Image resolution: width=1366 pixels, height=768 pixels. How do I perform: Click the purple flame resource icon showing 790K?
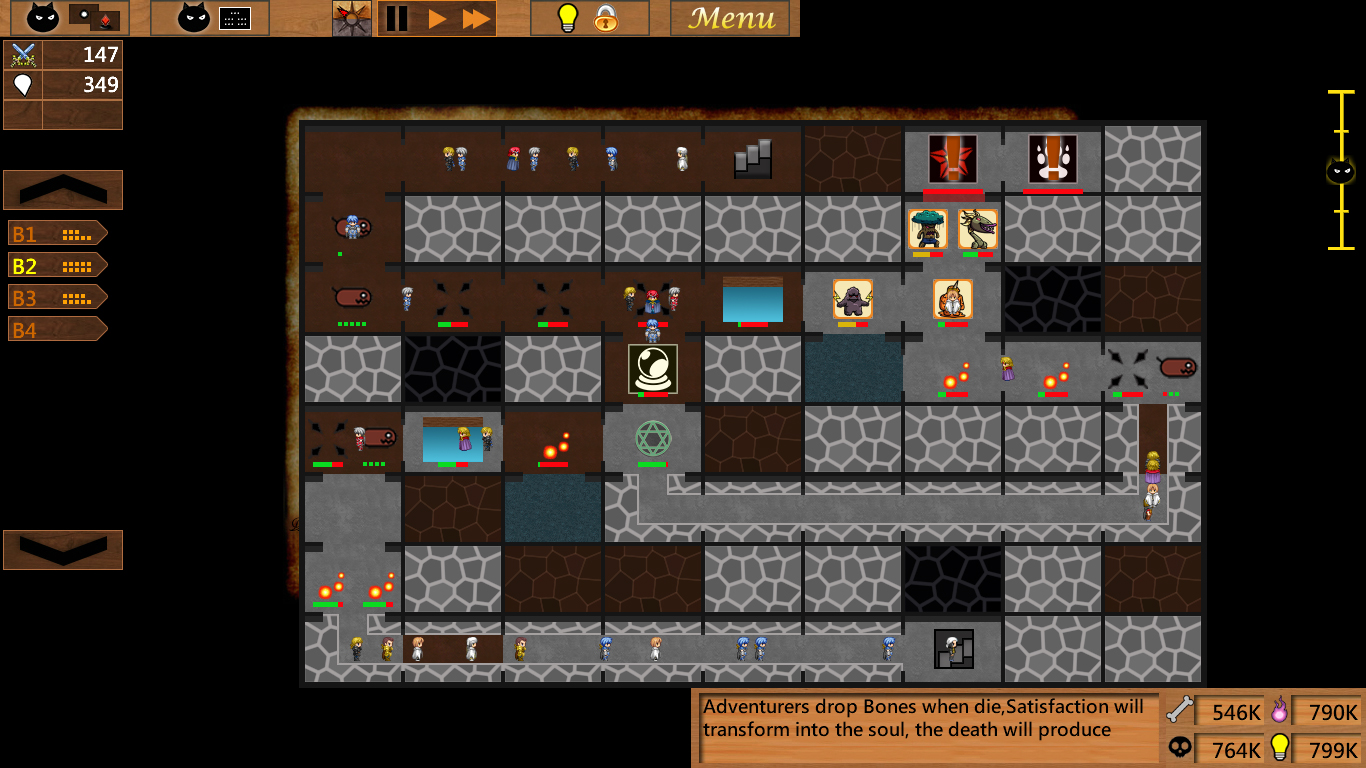pyautogui.click(x=1282, y=712)
